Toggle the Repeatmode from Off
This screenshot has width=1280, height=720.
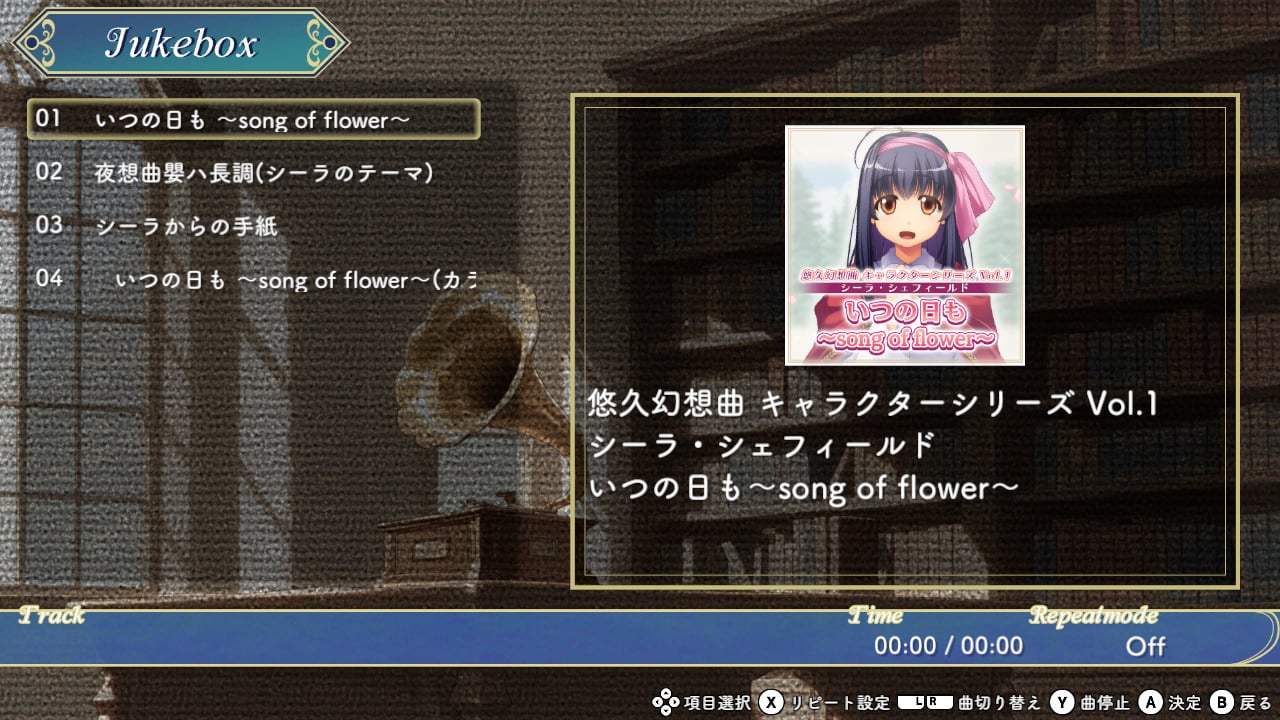[x=1146, y=647]
